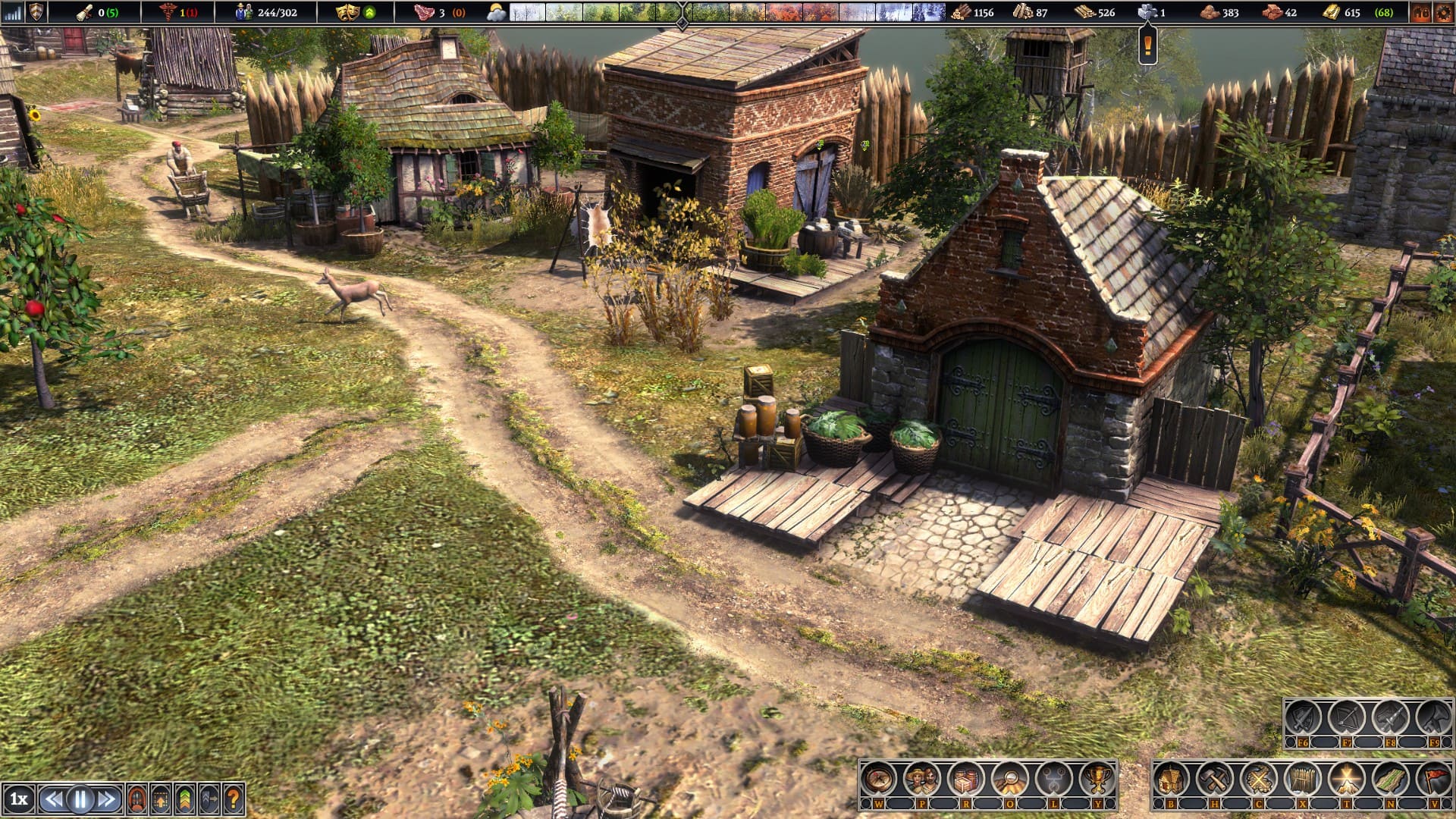This screenshot has height=819, width=1456.
Task: Choose the wooden palisade wall tool
Action: click(x=1303, y=779)
